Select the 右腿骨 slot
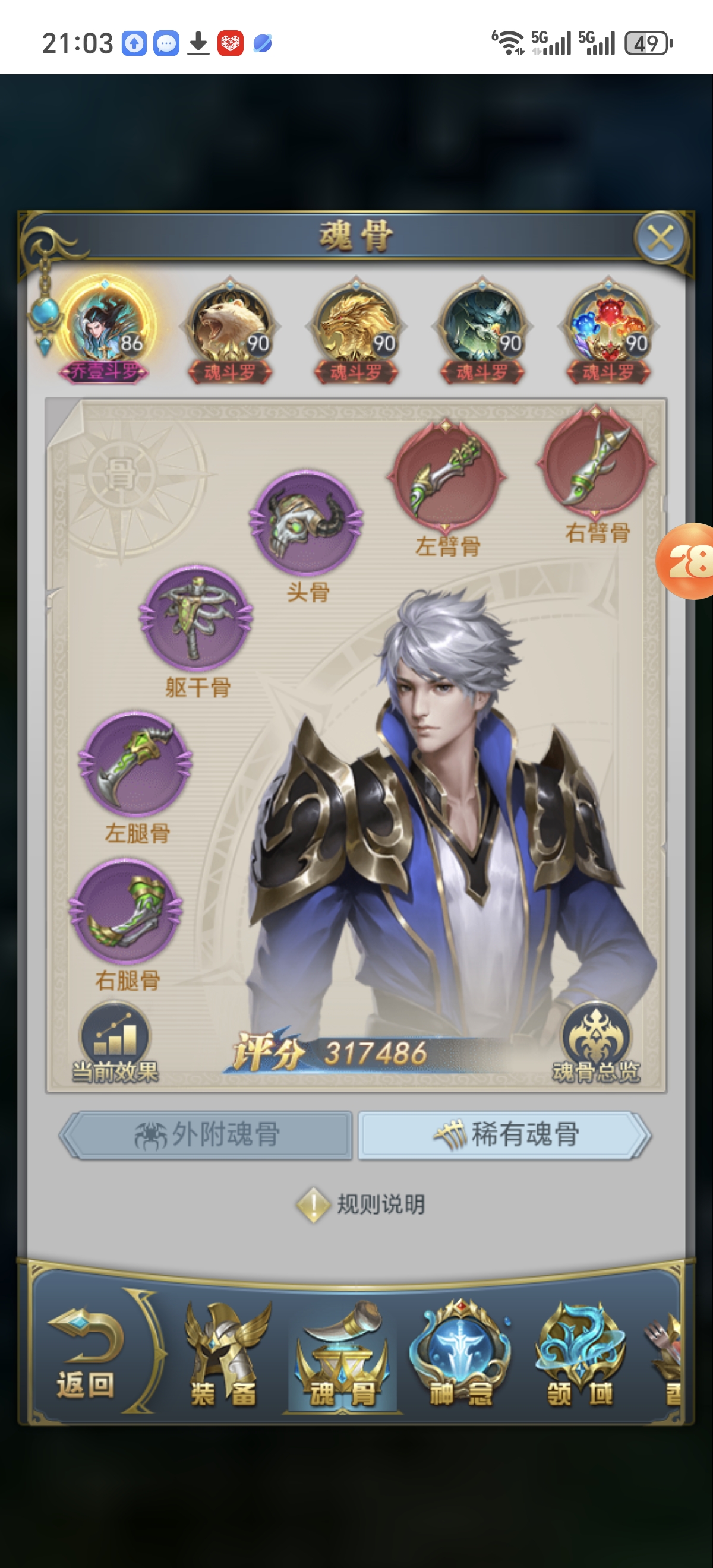The image size is (713, 1568). 126,911
